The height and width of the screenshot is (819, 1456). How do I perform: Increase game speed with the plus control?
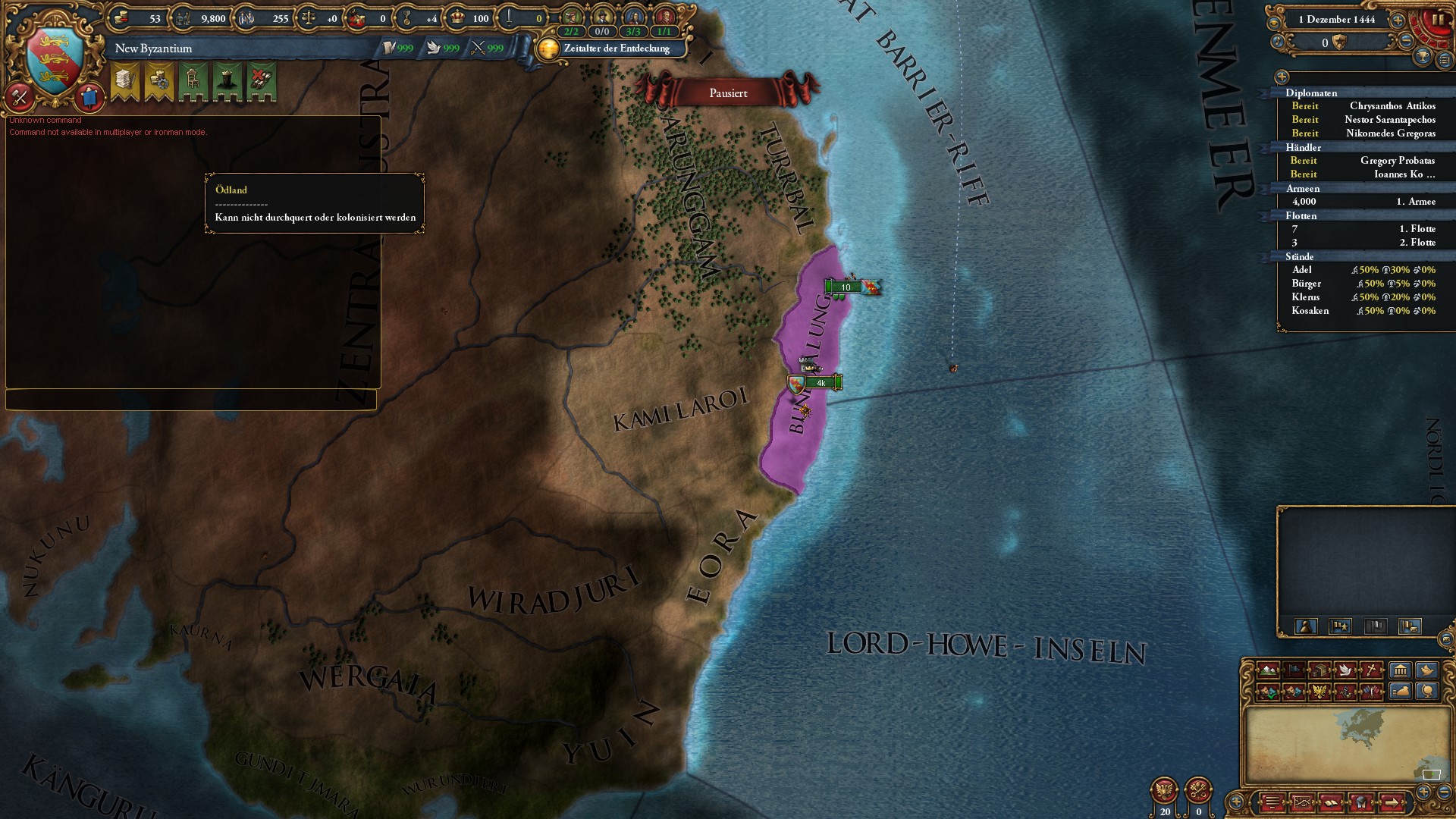tap(1398, 20)
